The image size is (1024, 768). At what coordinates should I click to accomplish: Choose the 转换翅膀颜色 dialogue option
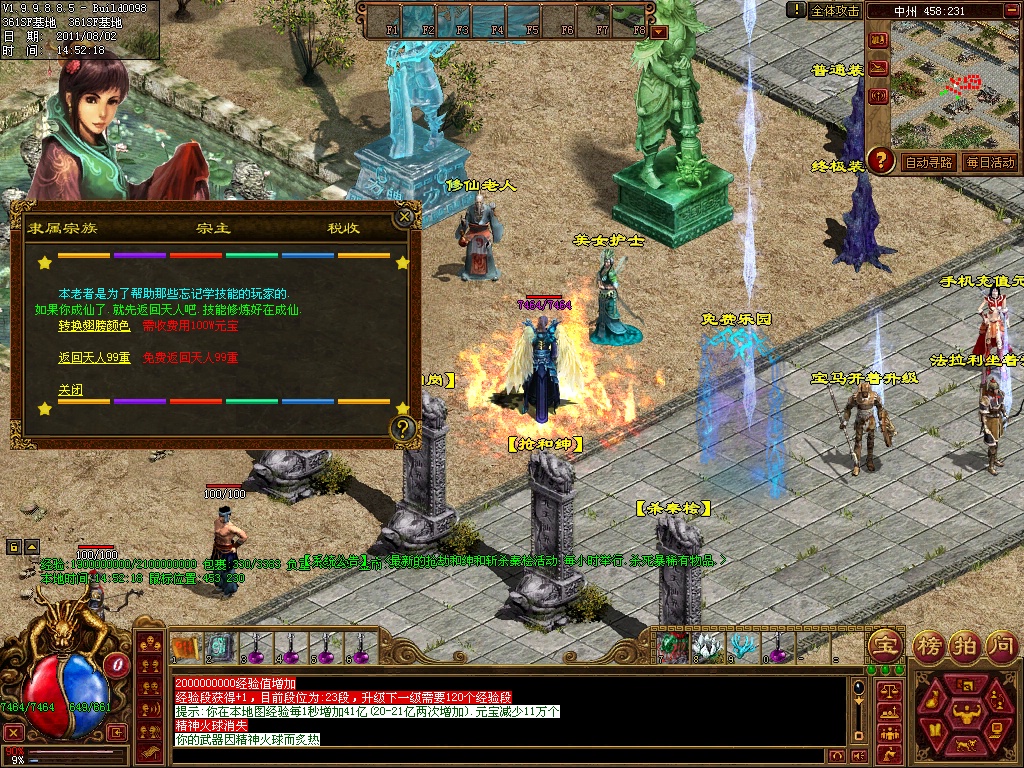tap(94, 325)
